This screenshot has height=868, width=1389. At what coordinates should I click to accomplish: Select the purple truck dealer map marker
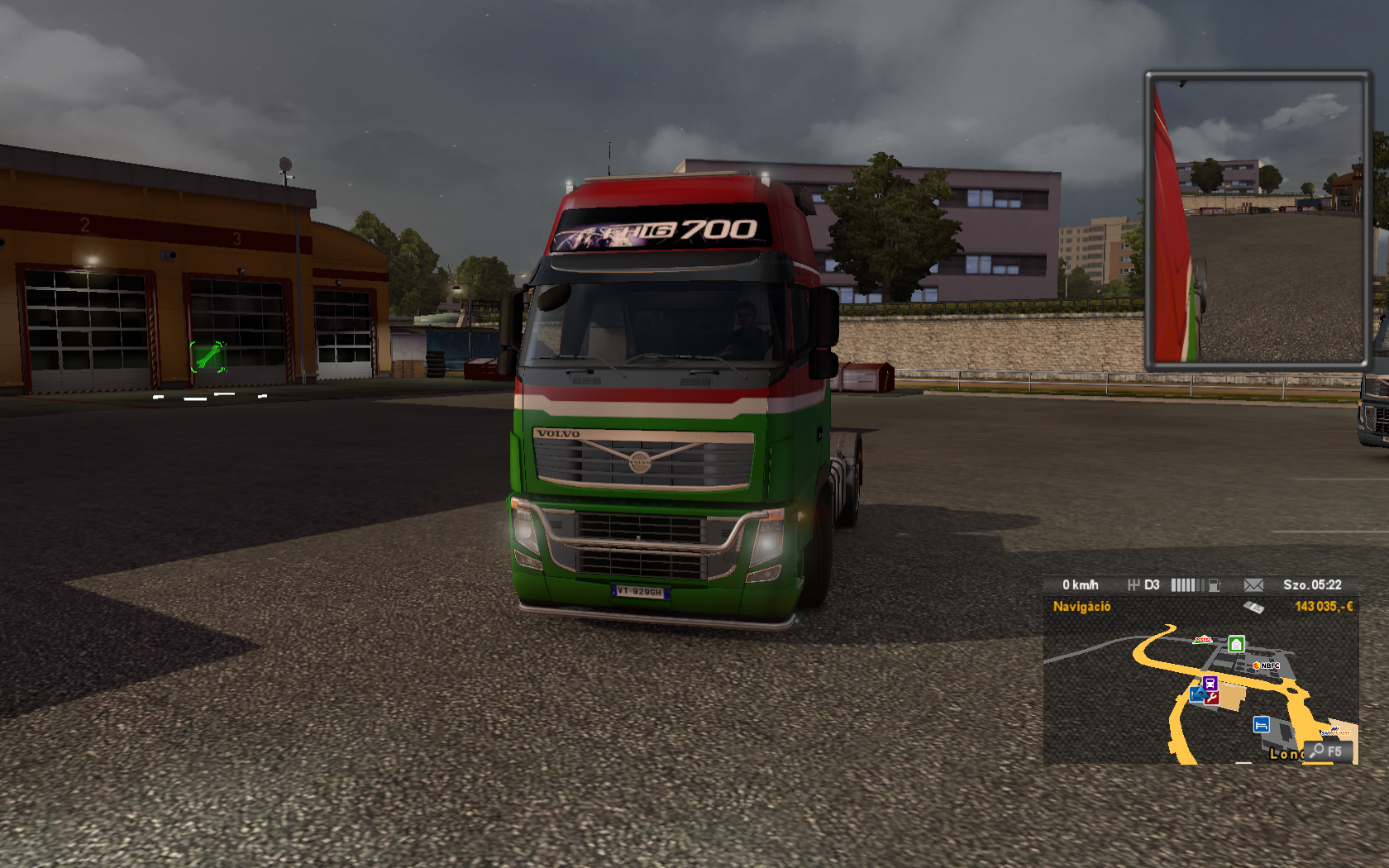coord(1210,683)
